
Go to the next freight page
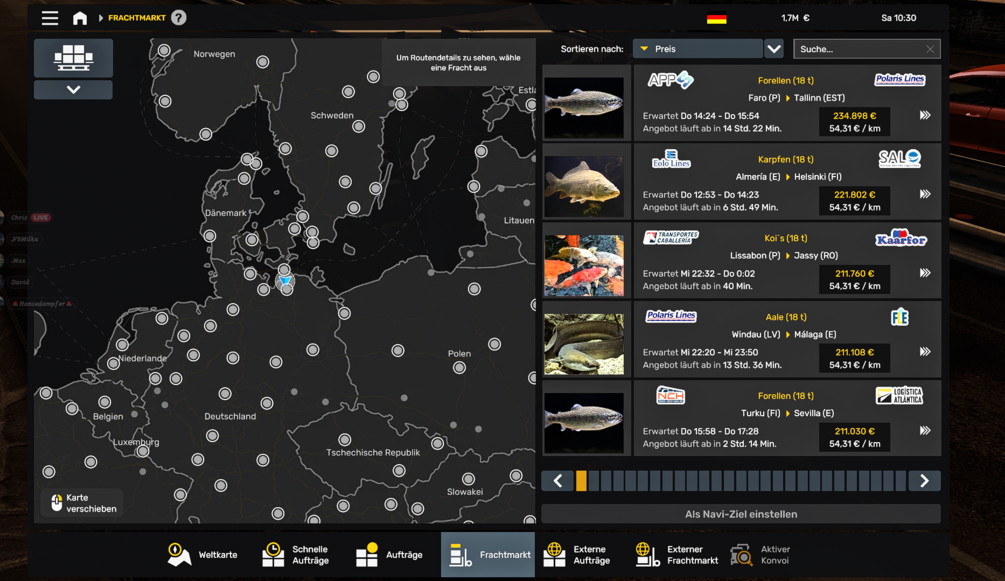click(x=924, y=481)
